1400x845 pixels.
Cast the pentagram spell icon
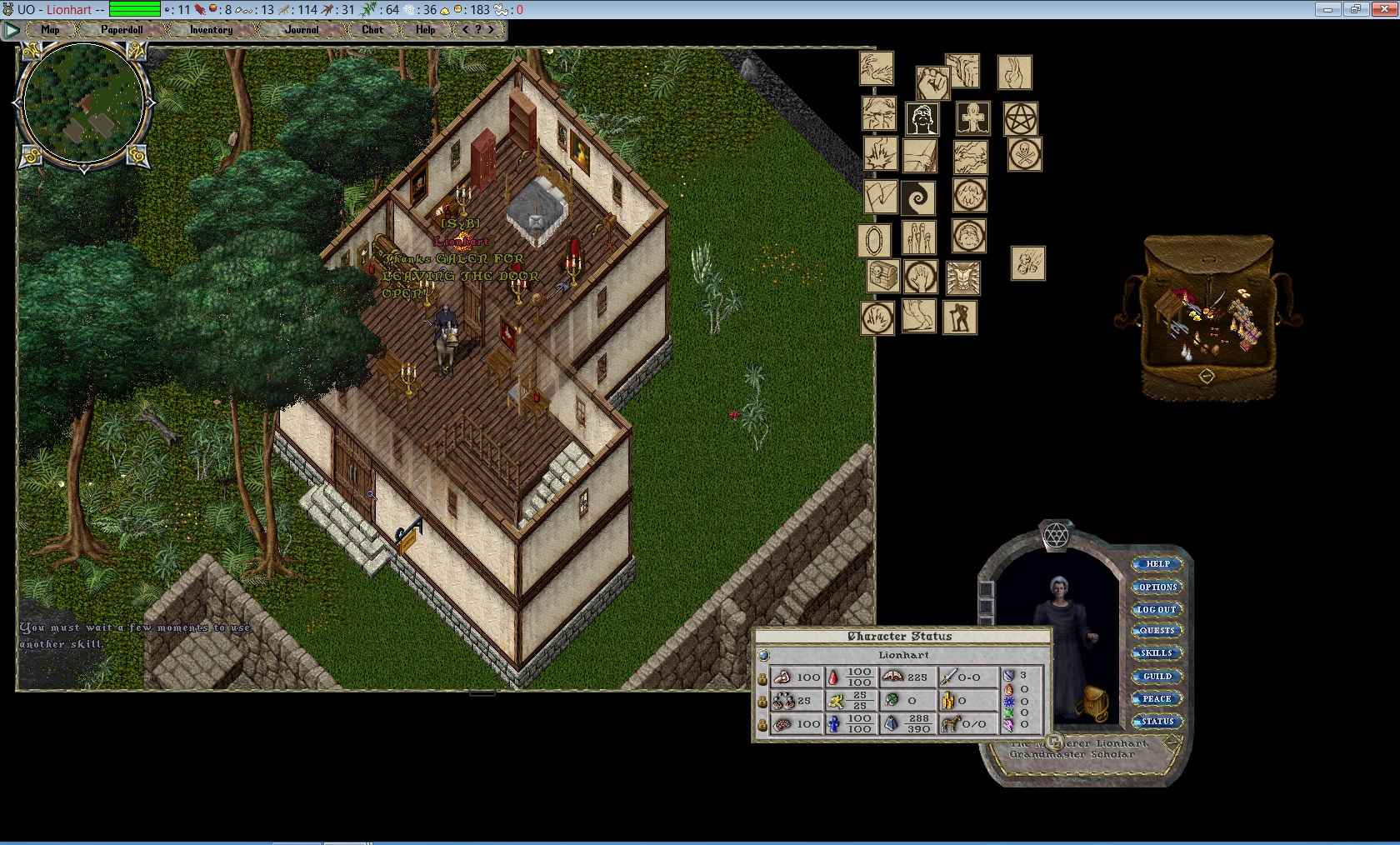[1020, 120]
